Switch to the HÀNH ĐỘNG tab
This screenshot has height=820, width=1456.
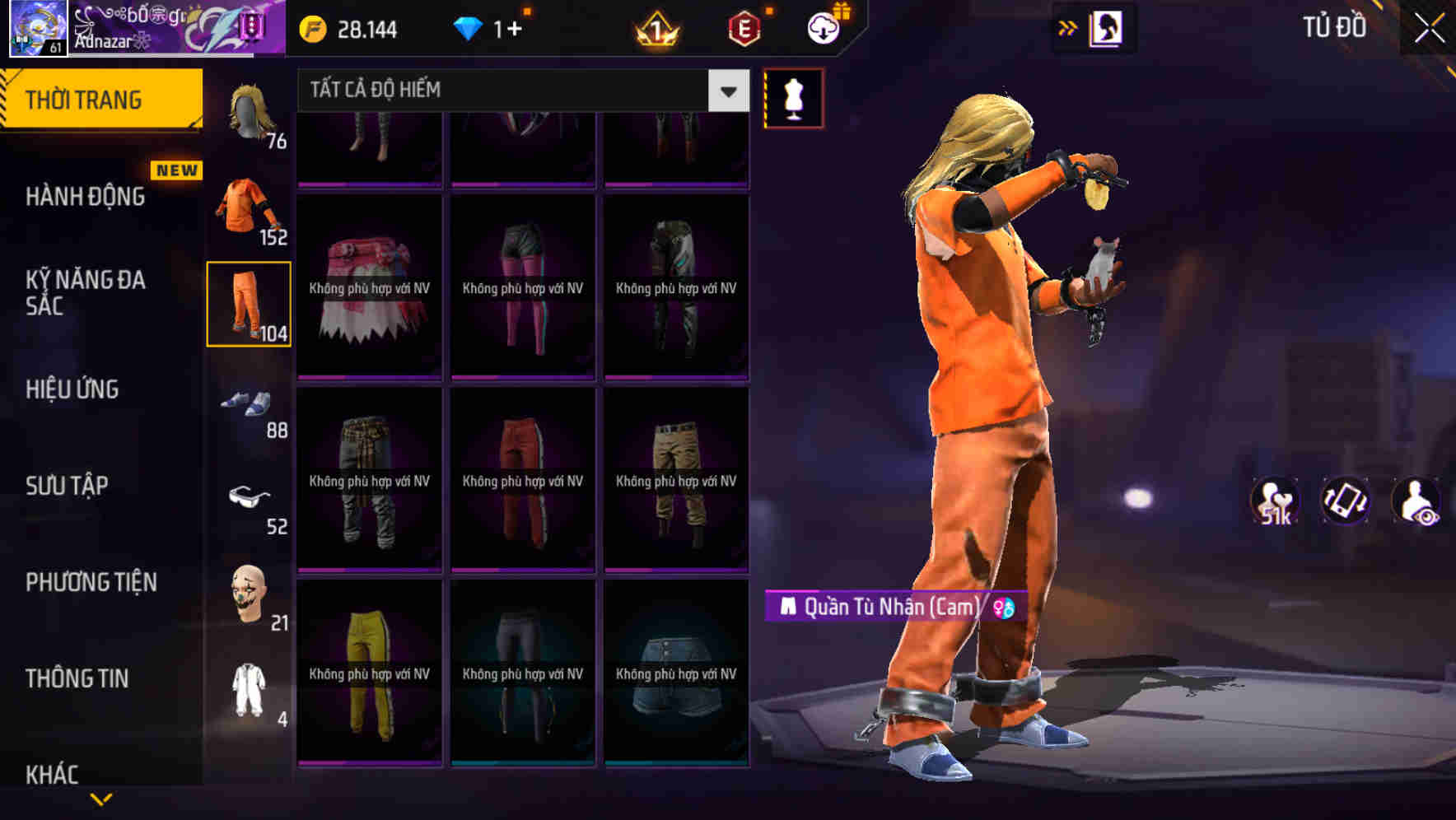coord(85,196)
